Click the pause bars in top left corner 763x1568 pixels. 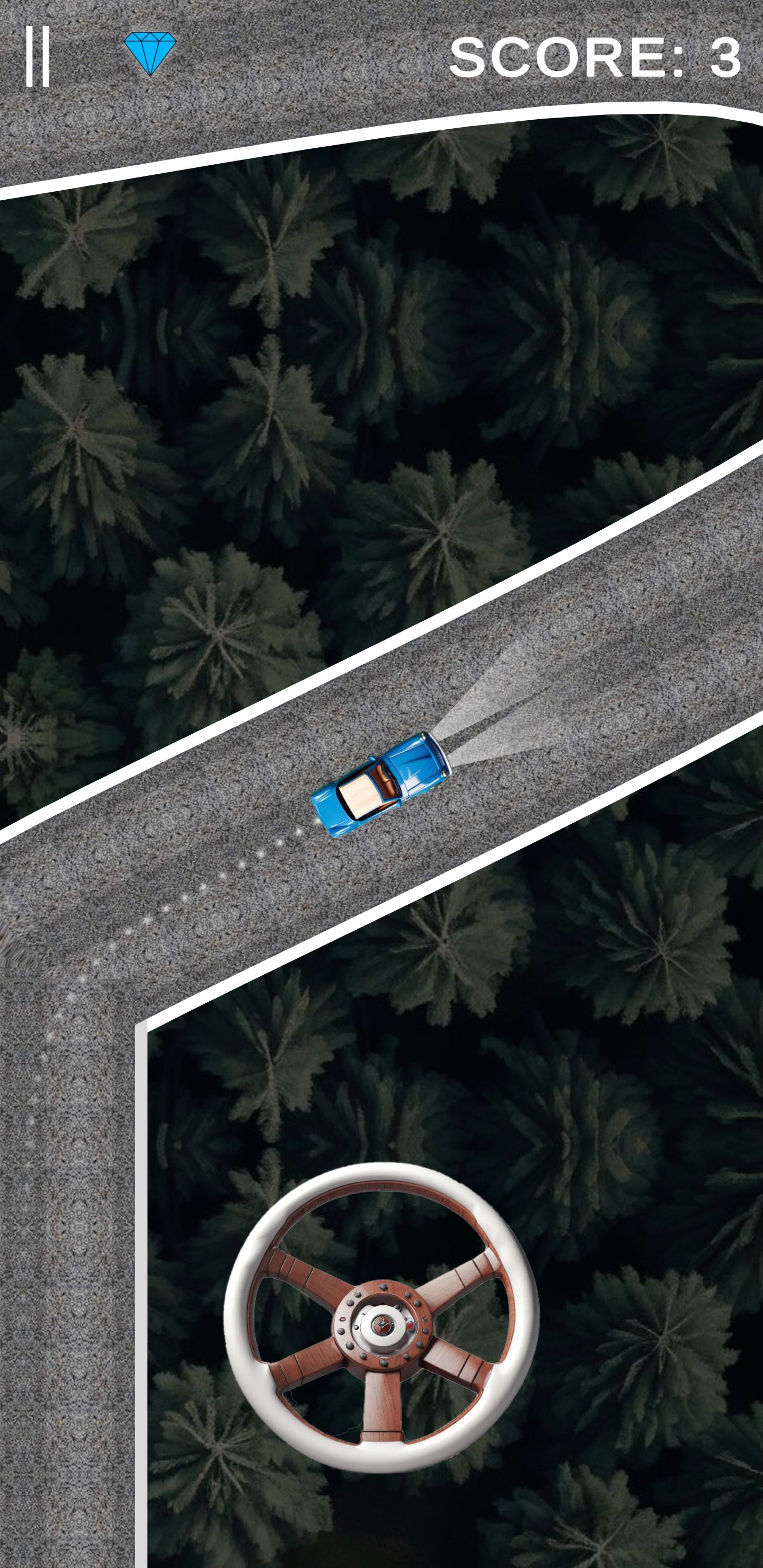38,57
